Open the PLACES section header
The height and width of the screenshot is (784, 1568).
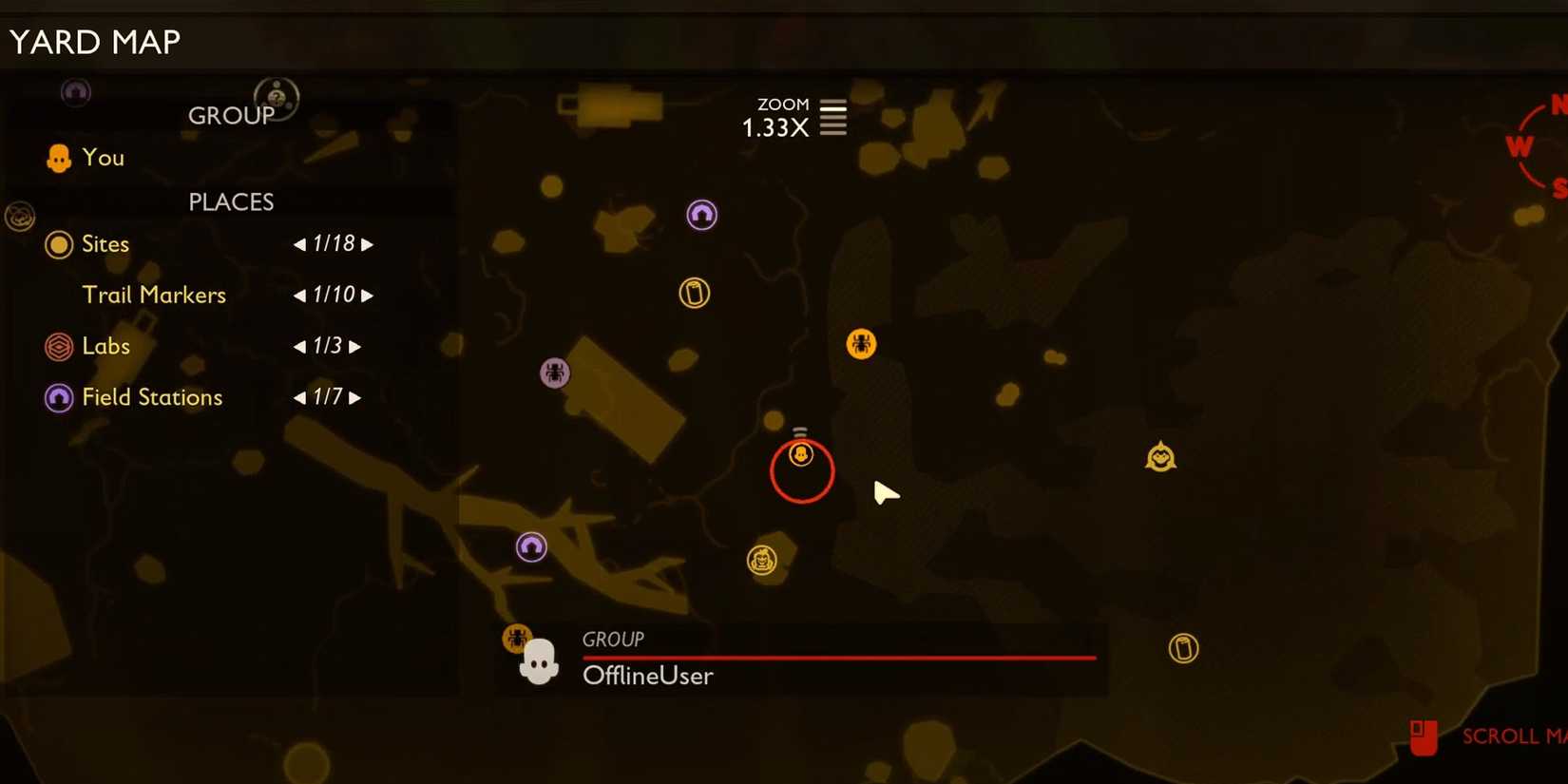pos(230,201)
